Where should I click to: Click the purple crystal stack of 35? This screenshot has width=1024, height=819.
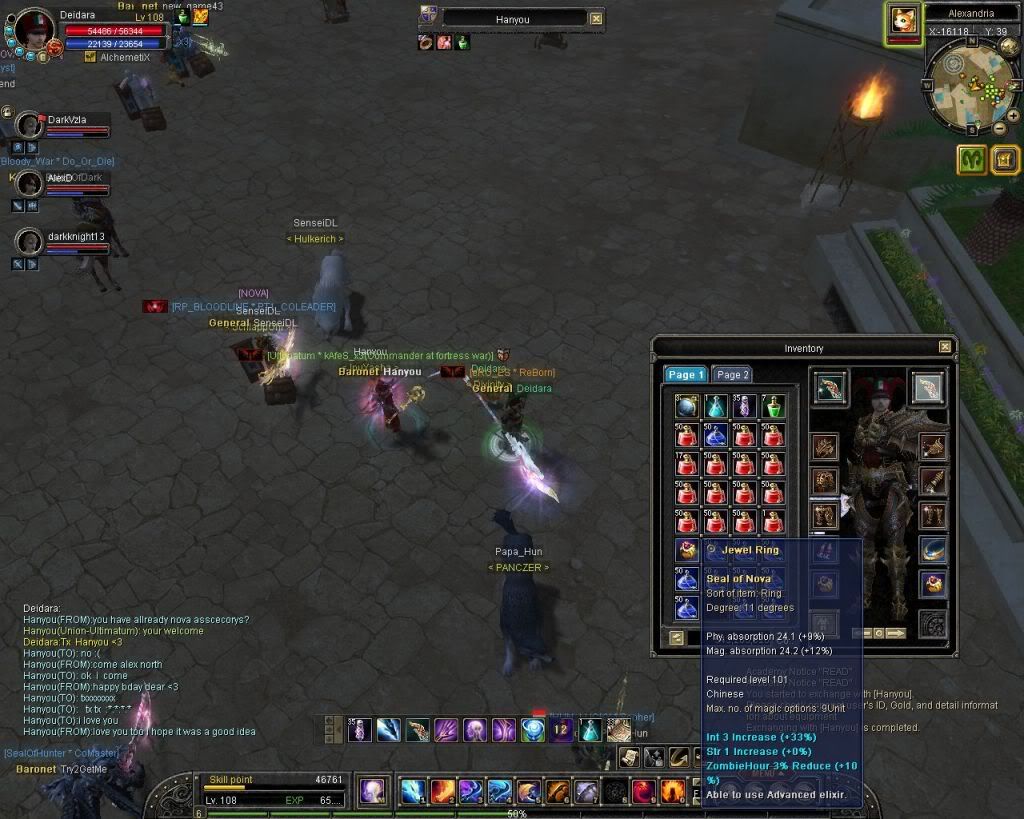(744, 406)
